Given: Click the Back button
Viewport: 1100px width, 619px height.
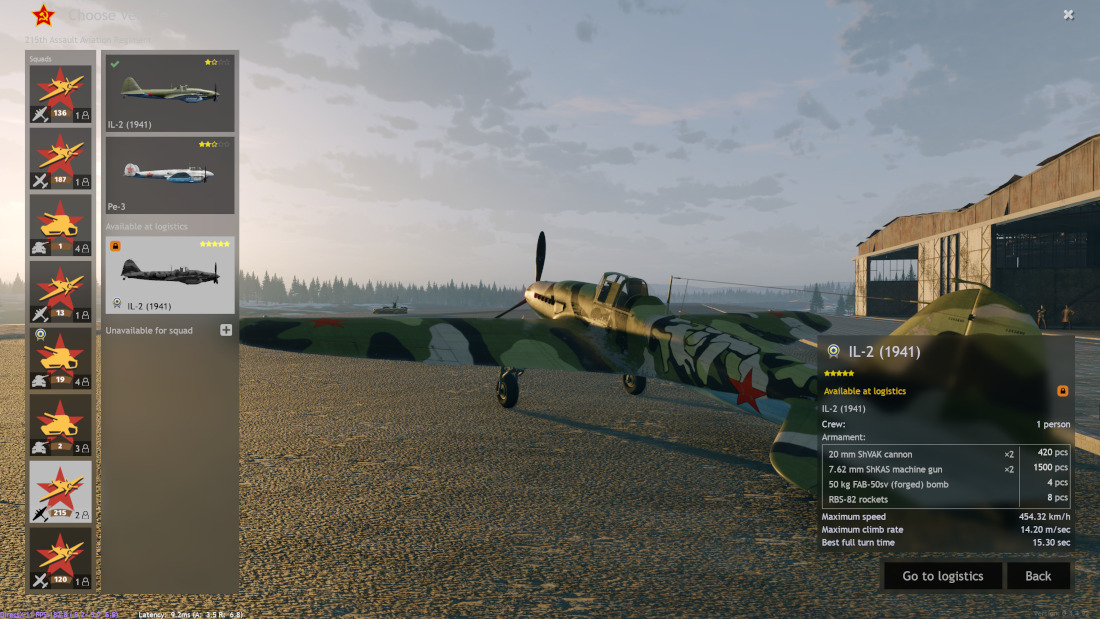Looking at the screenshot, I should click(x=1038, y=576).
